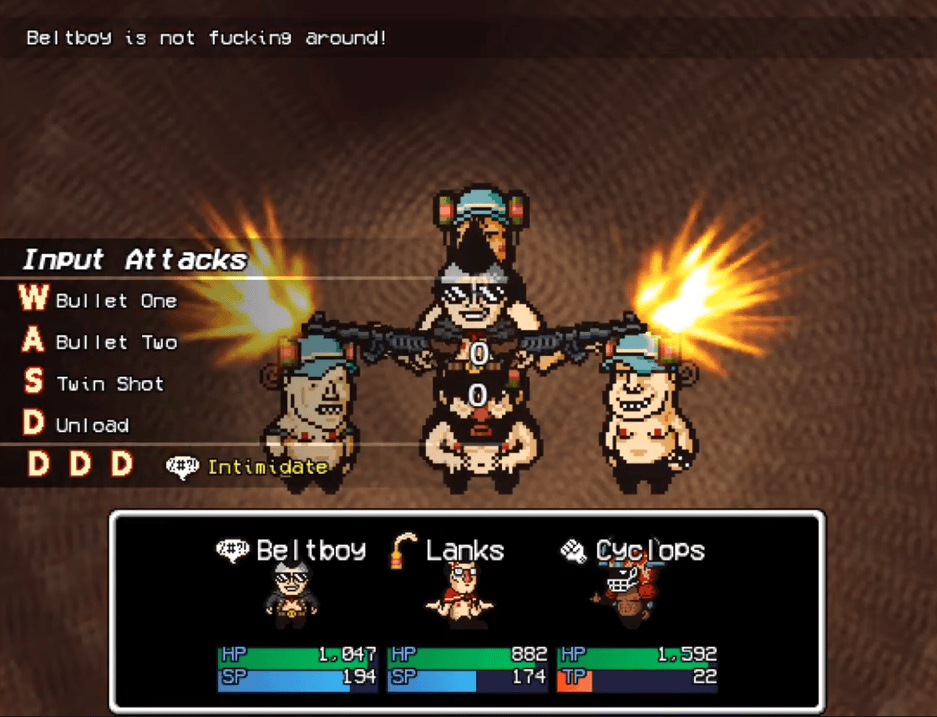
Task: Choose the Unload attack entry
Action: pos(92,425)
